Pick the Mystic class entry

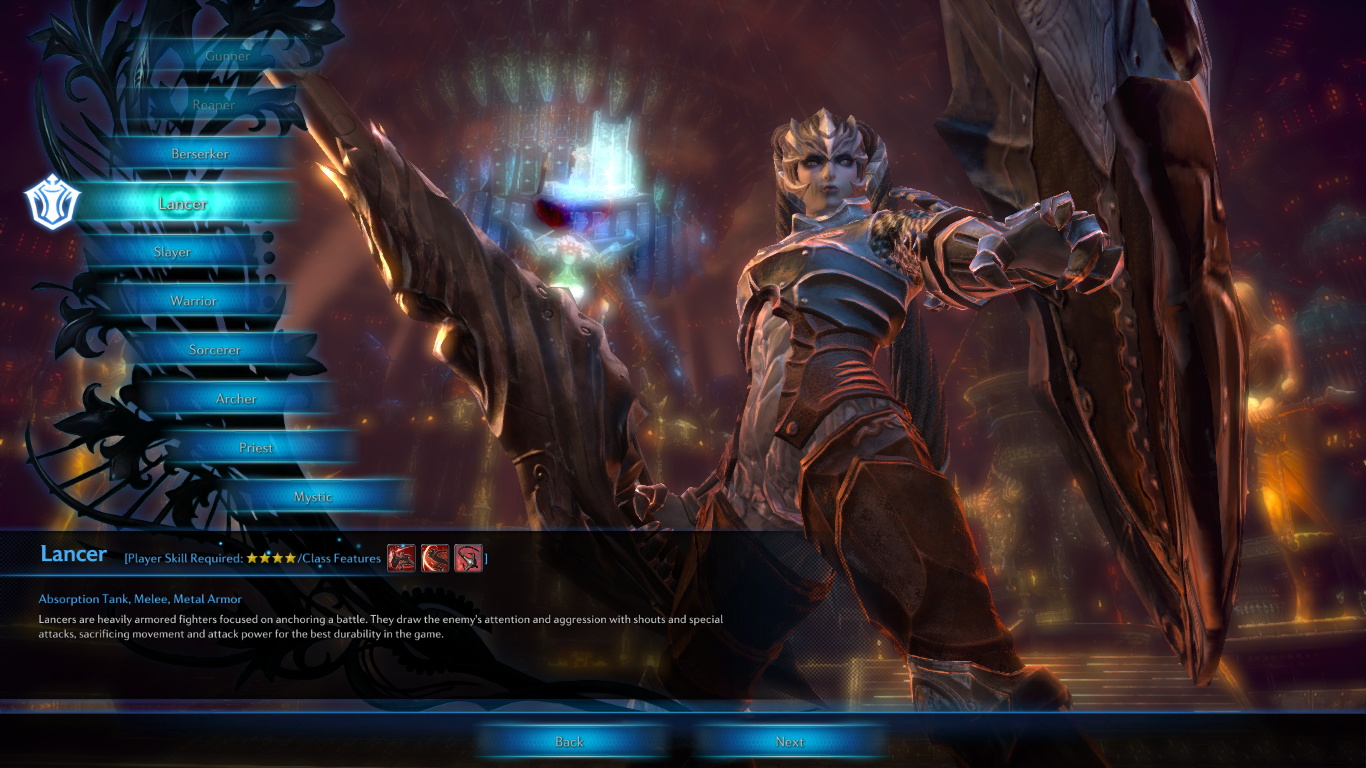pos(313,497)
